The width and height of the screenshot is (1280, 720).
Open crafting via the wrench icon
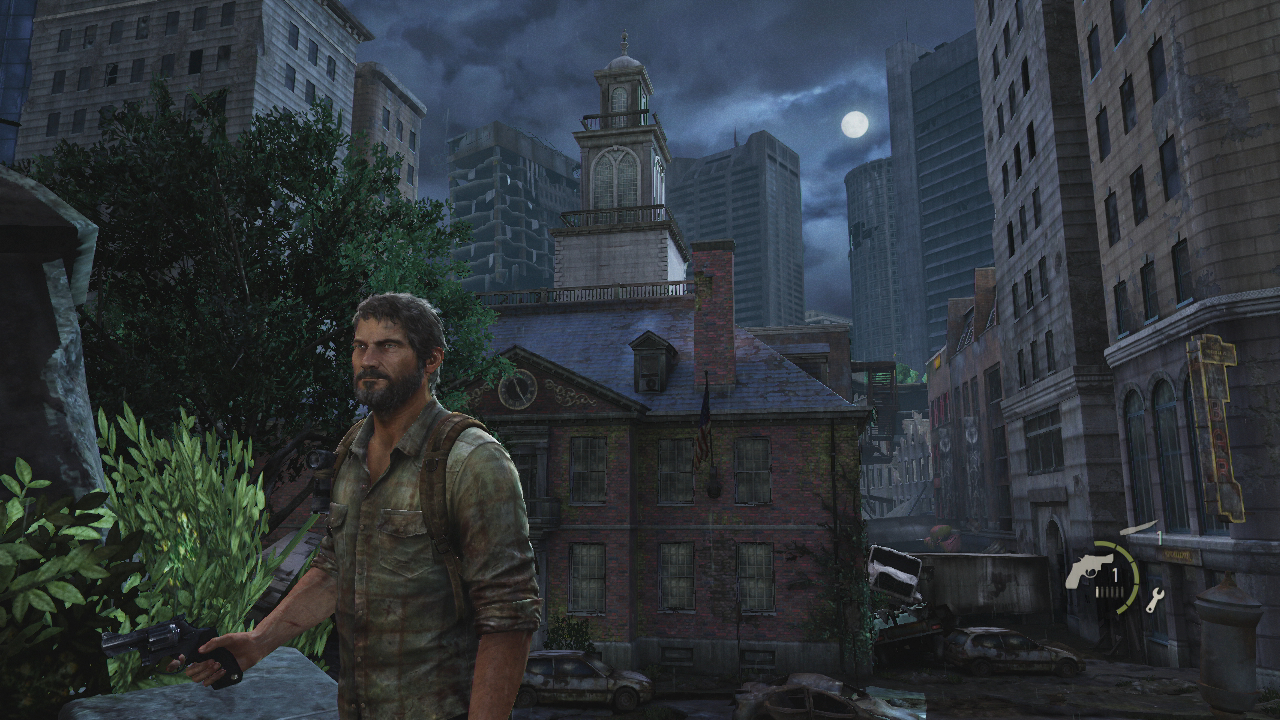[1154, 600]
